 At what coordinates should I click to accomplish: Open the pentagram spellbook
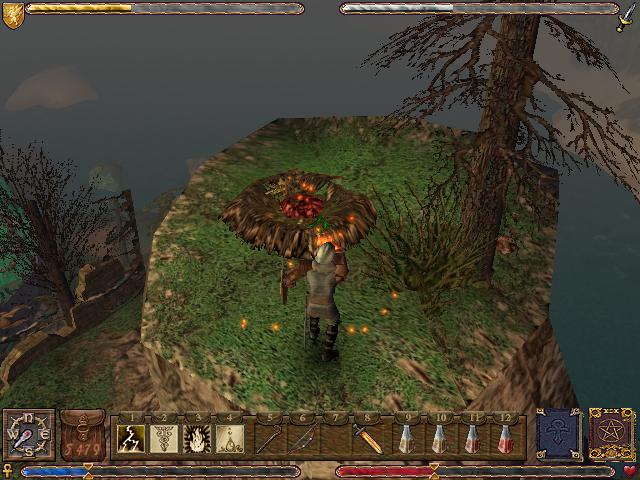609,433
